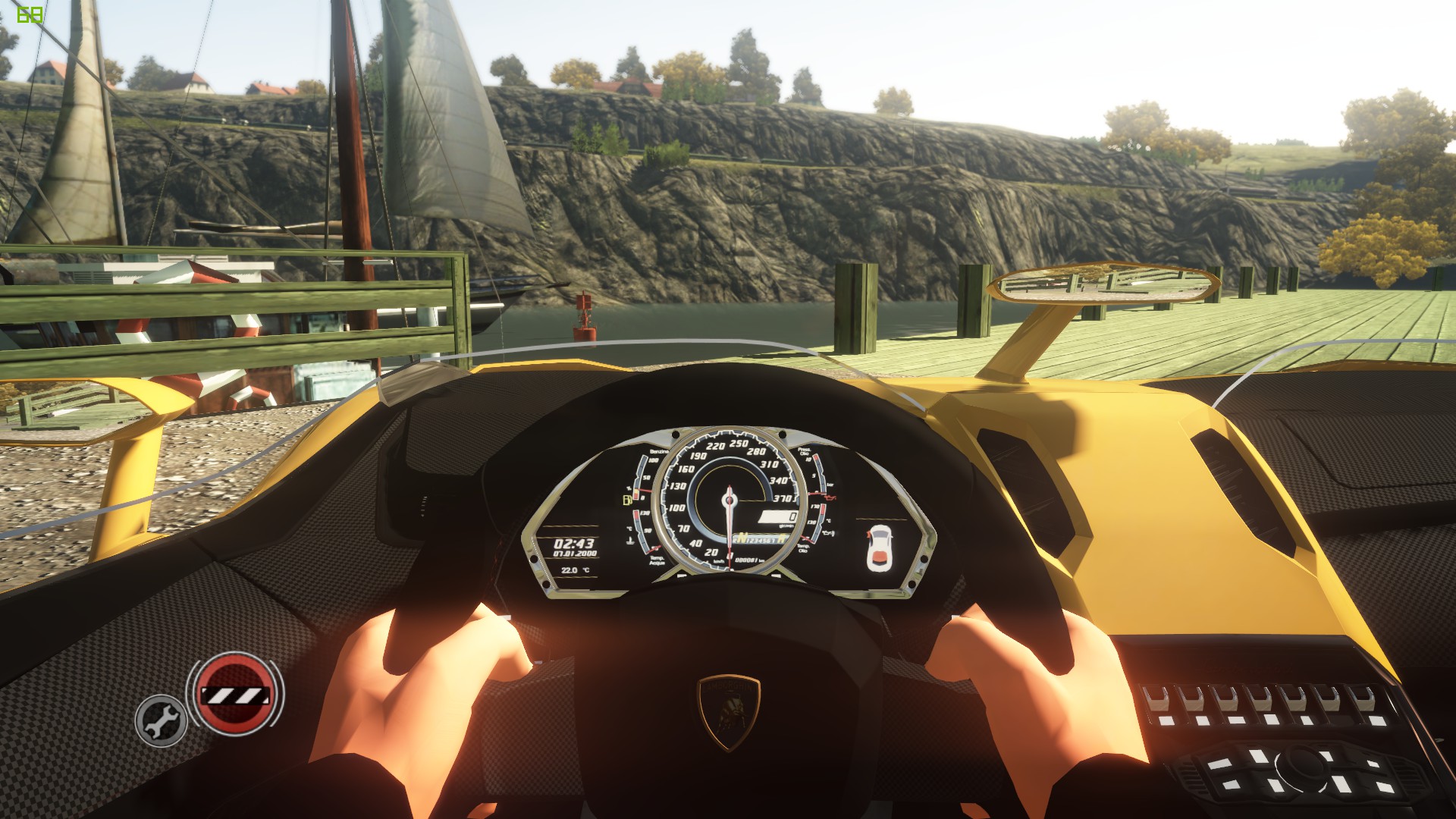The image size is (1456, 819).
Task: Select the red striped barrier icon
Action: coord(234,694)
